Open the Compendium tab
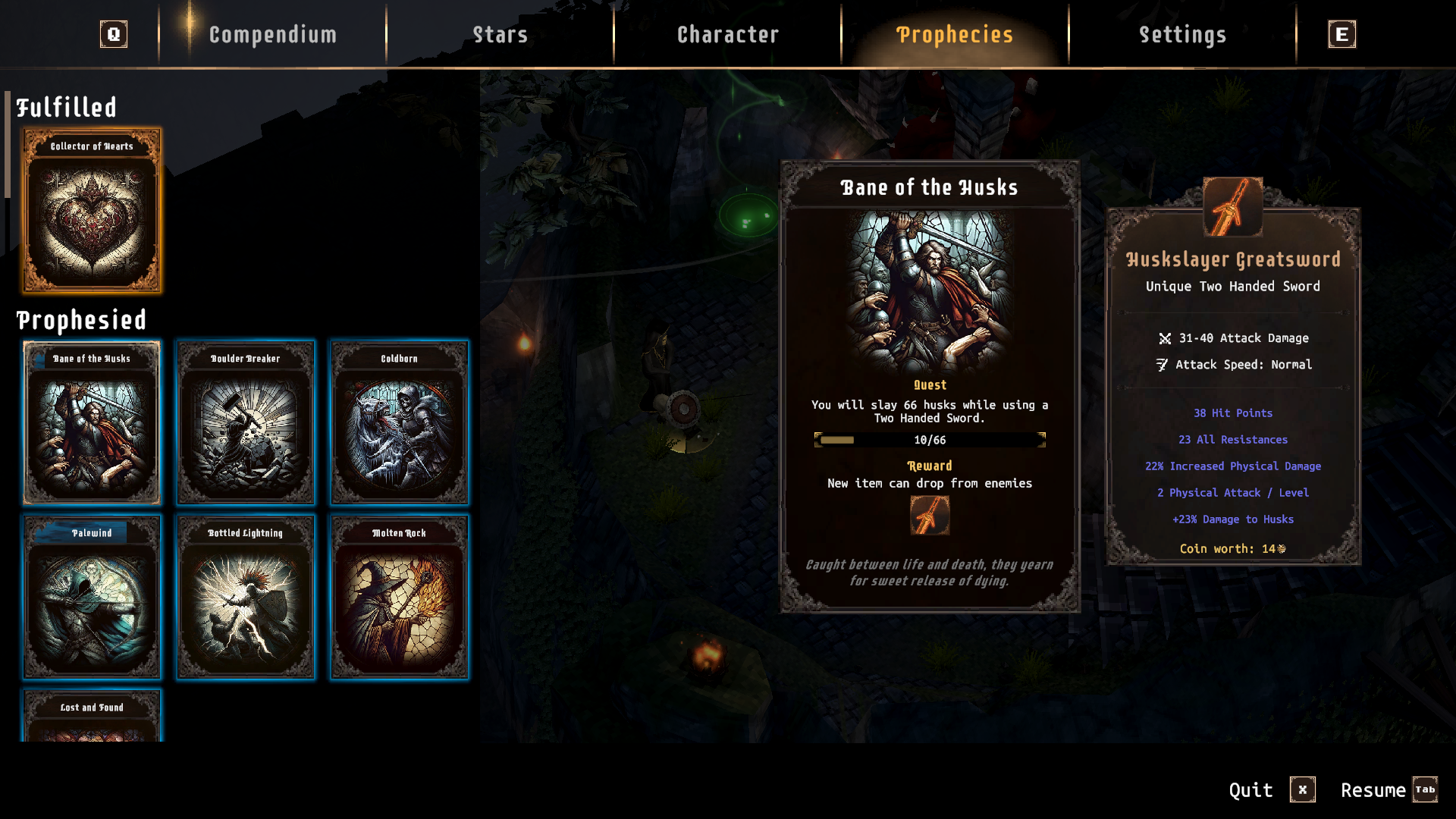Image resolution: width=1456 pixels, height=819 pixels. (x=272, y=35)
